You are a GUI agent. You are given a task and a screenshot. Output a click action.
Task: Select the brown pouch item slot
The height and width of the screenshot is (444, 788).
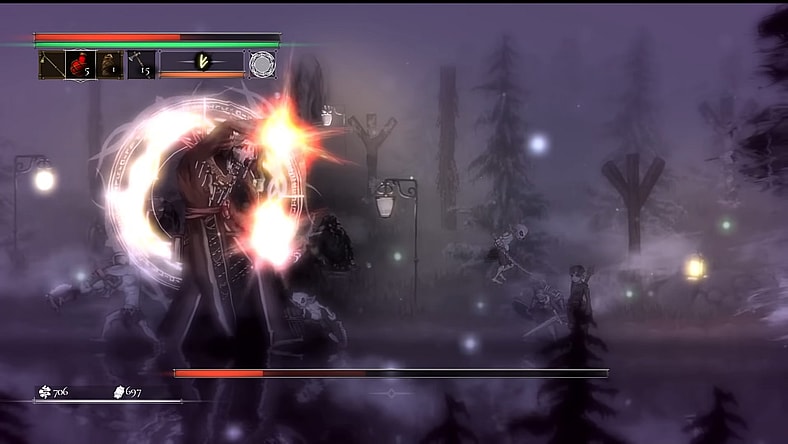pos(109,64)
